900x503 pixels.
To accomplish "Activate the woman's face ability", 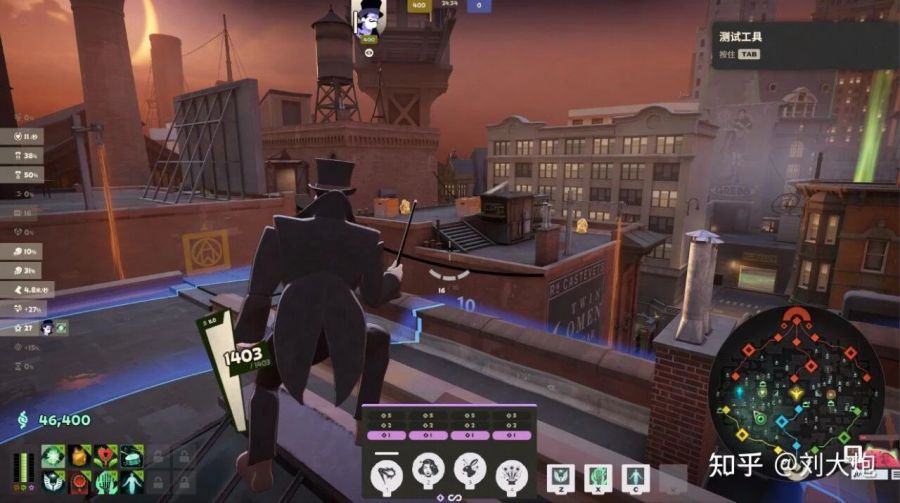I will click(x=428, y=469).
